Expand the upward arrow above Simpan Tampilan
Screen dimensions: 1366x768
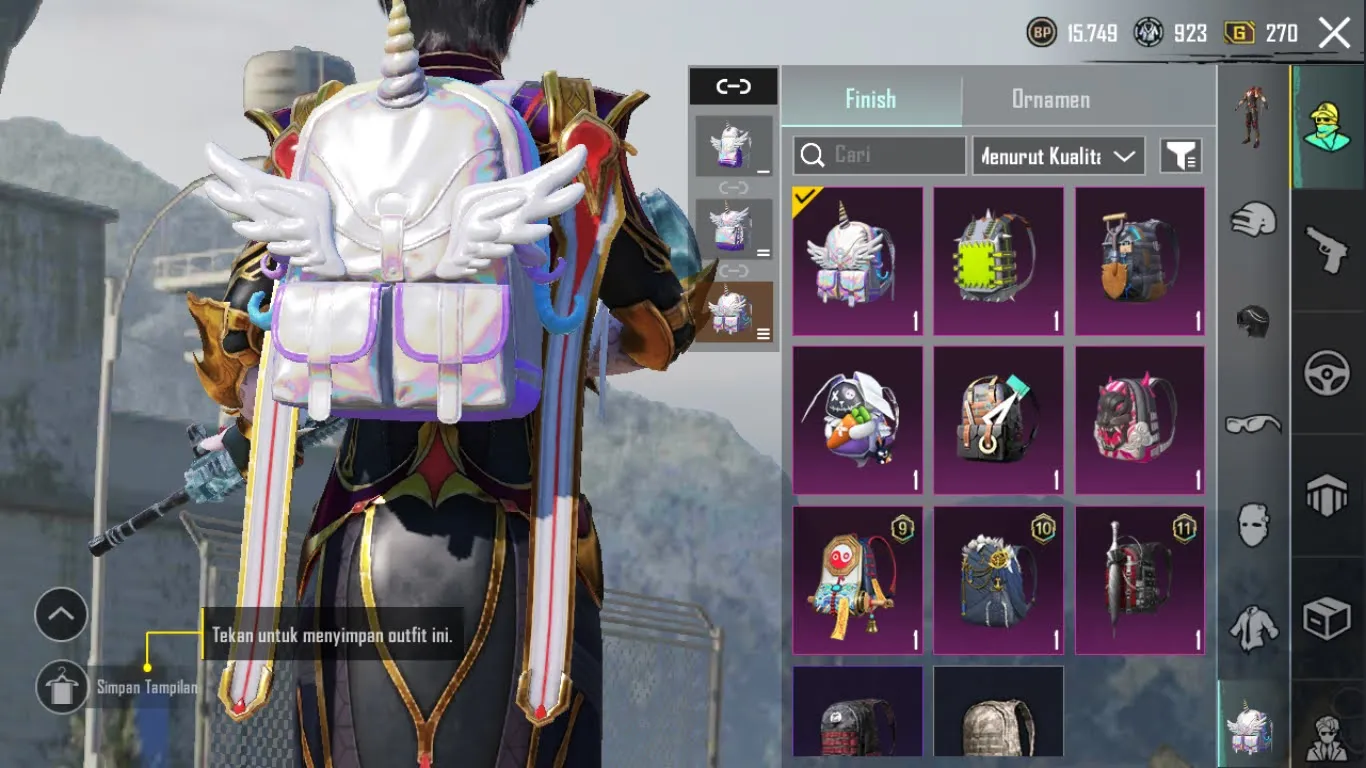[62, 614]
